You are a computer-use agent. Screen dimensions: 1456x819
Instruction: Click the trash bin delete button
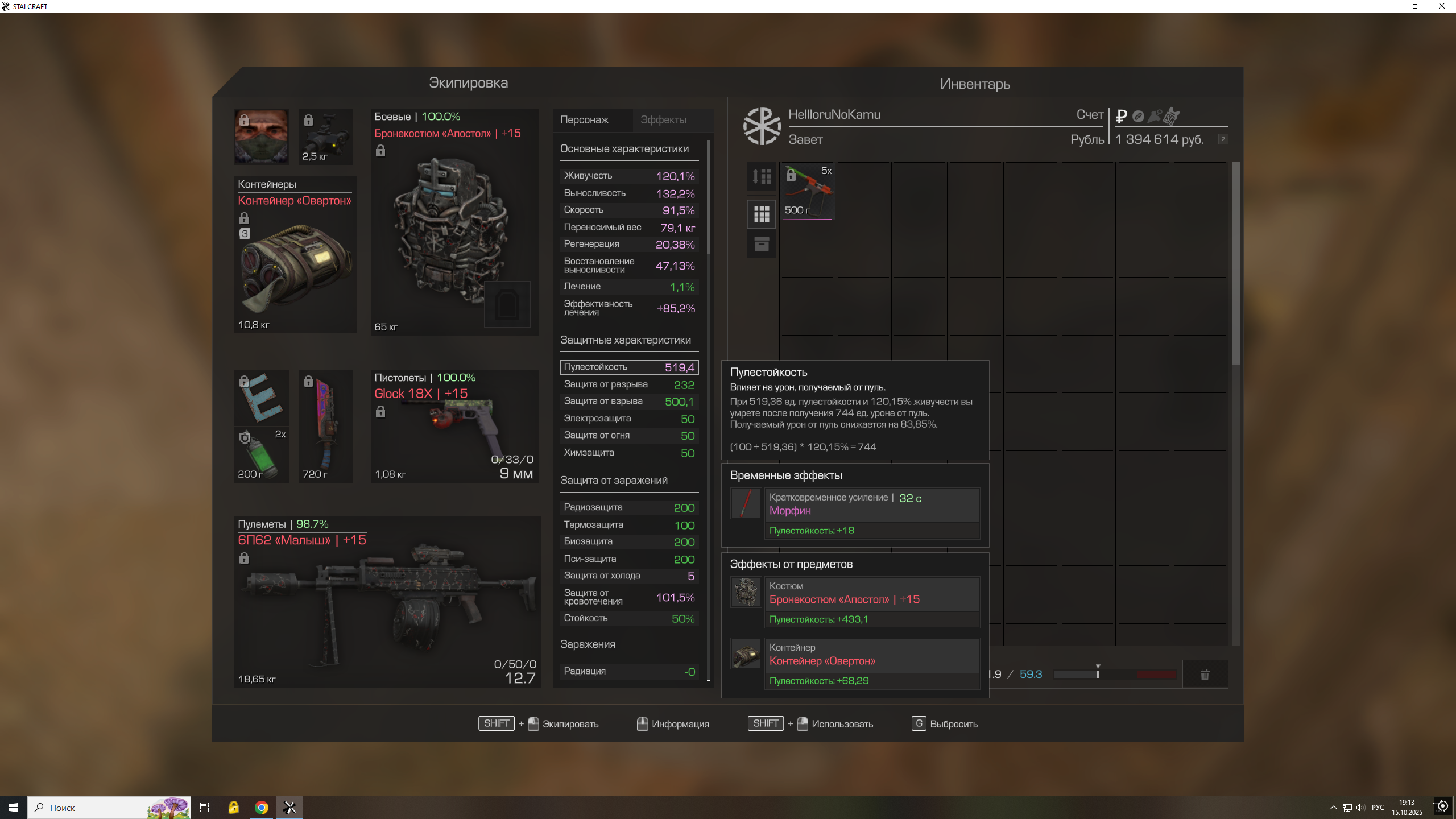click(x=1205, y=675)
